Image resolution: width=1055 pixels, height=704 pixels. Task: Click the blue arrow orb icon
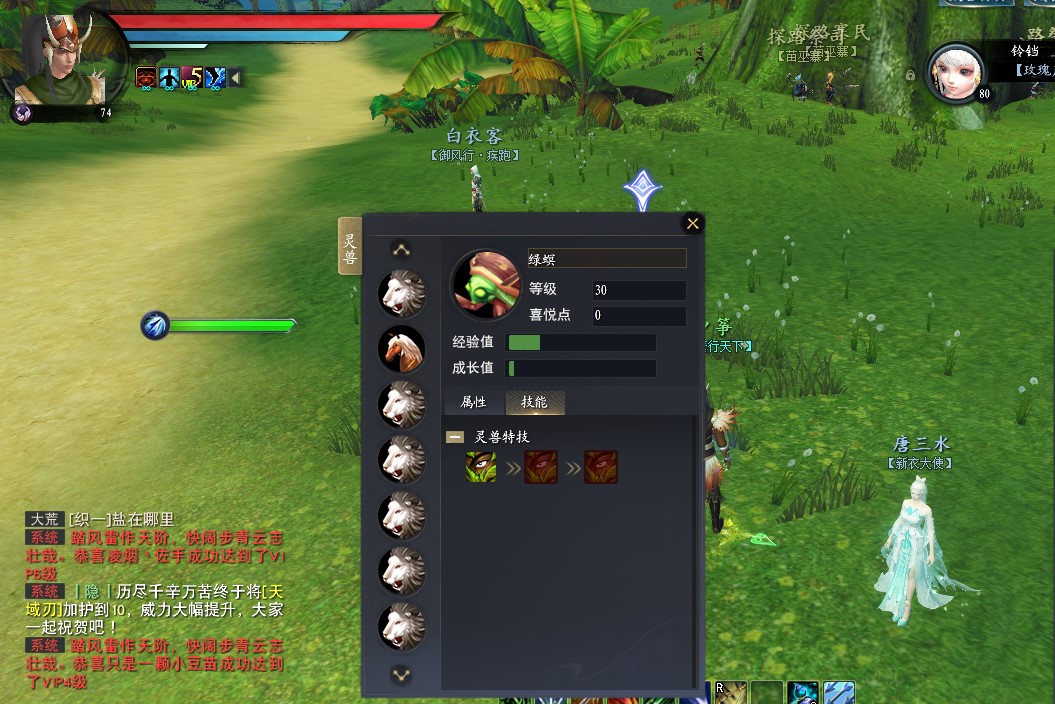[155, 325]
